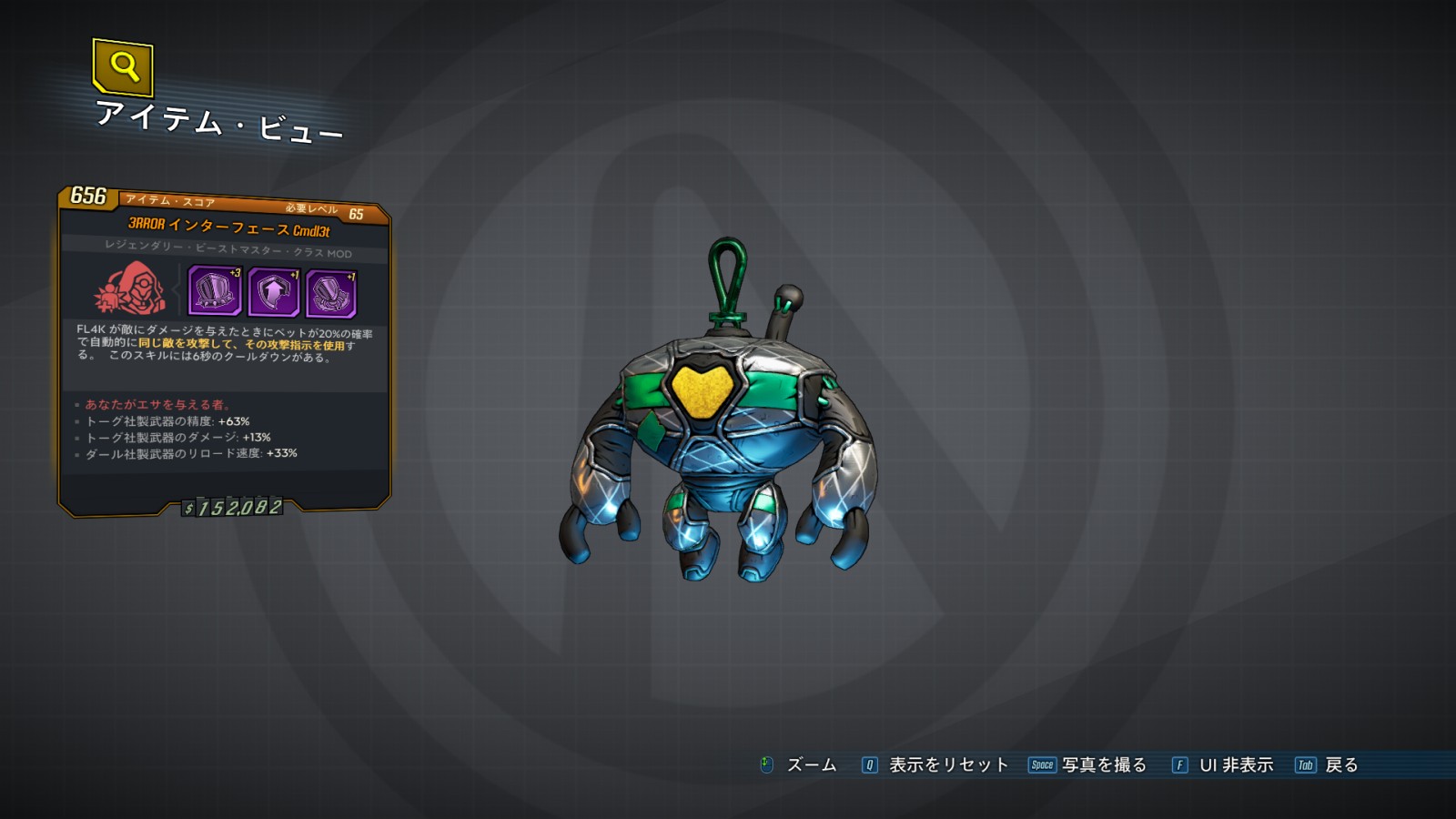Click the red FL4K Beastmaster class icon
The image size is (1456, 819).
[132, 289]
